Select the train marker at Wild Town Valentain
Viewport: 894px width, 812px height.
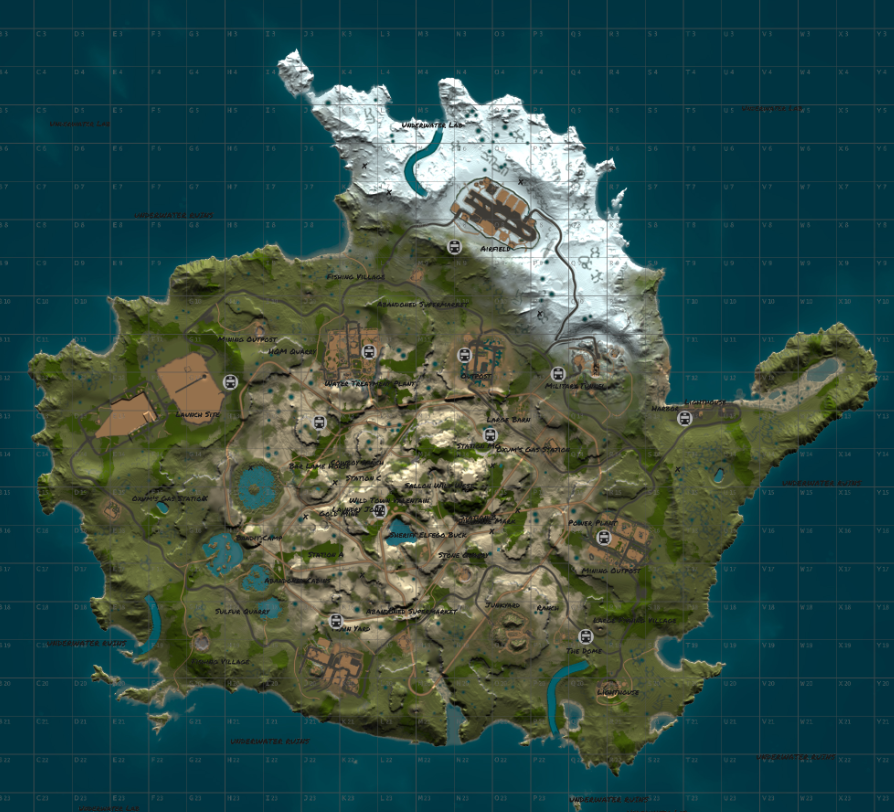click(380, 510)
